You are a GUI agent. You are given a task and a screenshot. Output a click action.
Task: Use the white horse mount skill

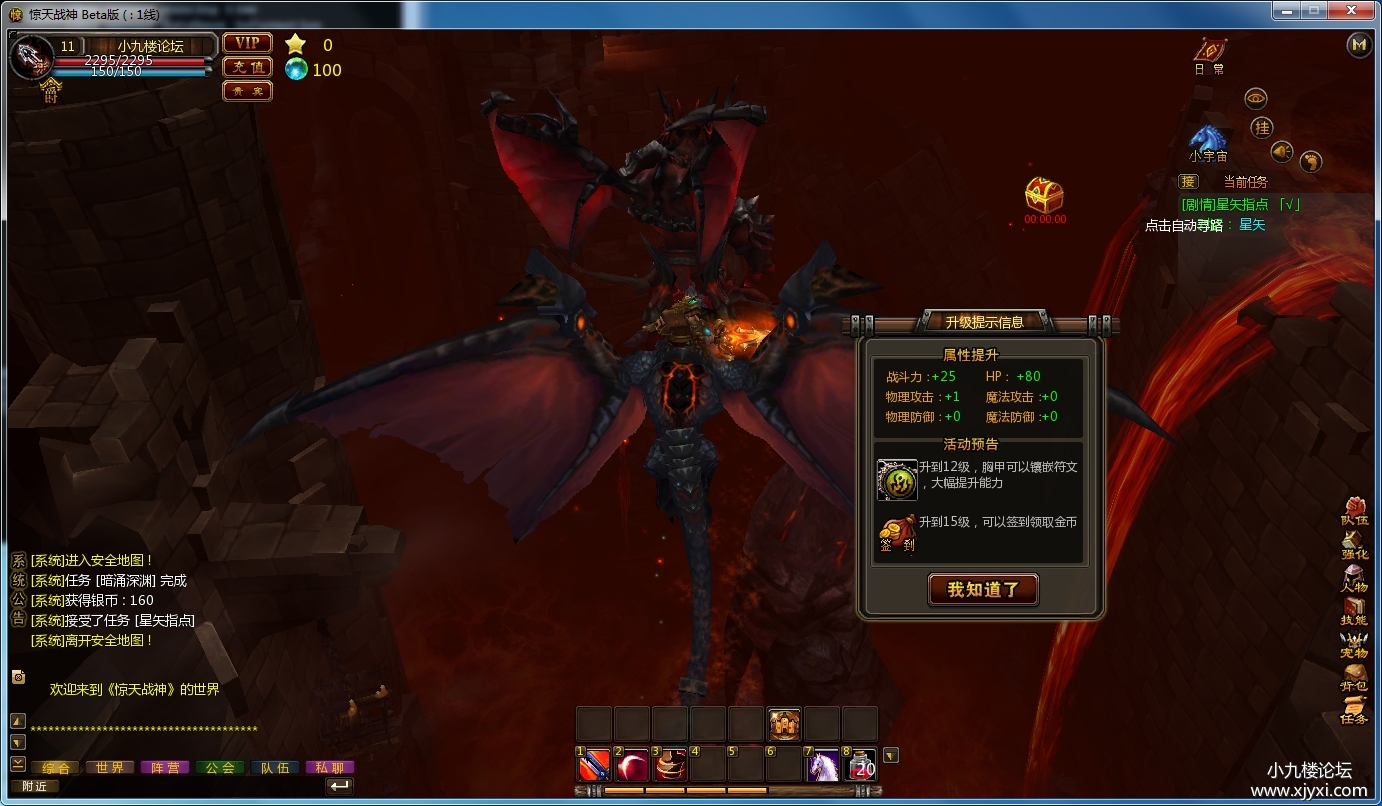pos(822,764)
